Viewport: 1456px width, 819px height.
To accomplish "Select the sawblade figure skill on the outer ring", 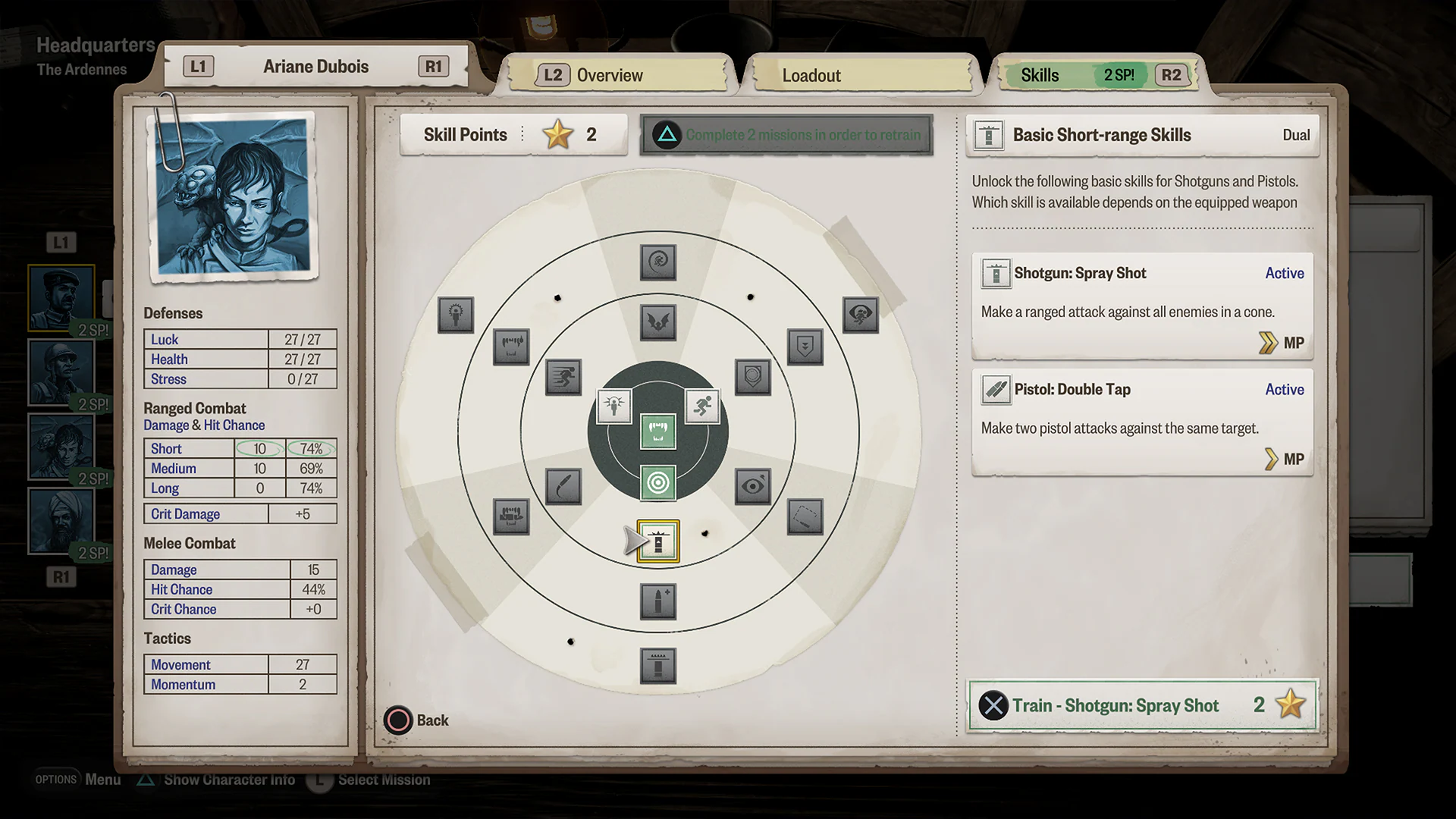I will click(456, 315).
